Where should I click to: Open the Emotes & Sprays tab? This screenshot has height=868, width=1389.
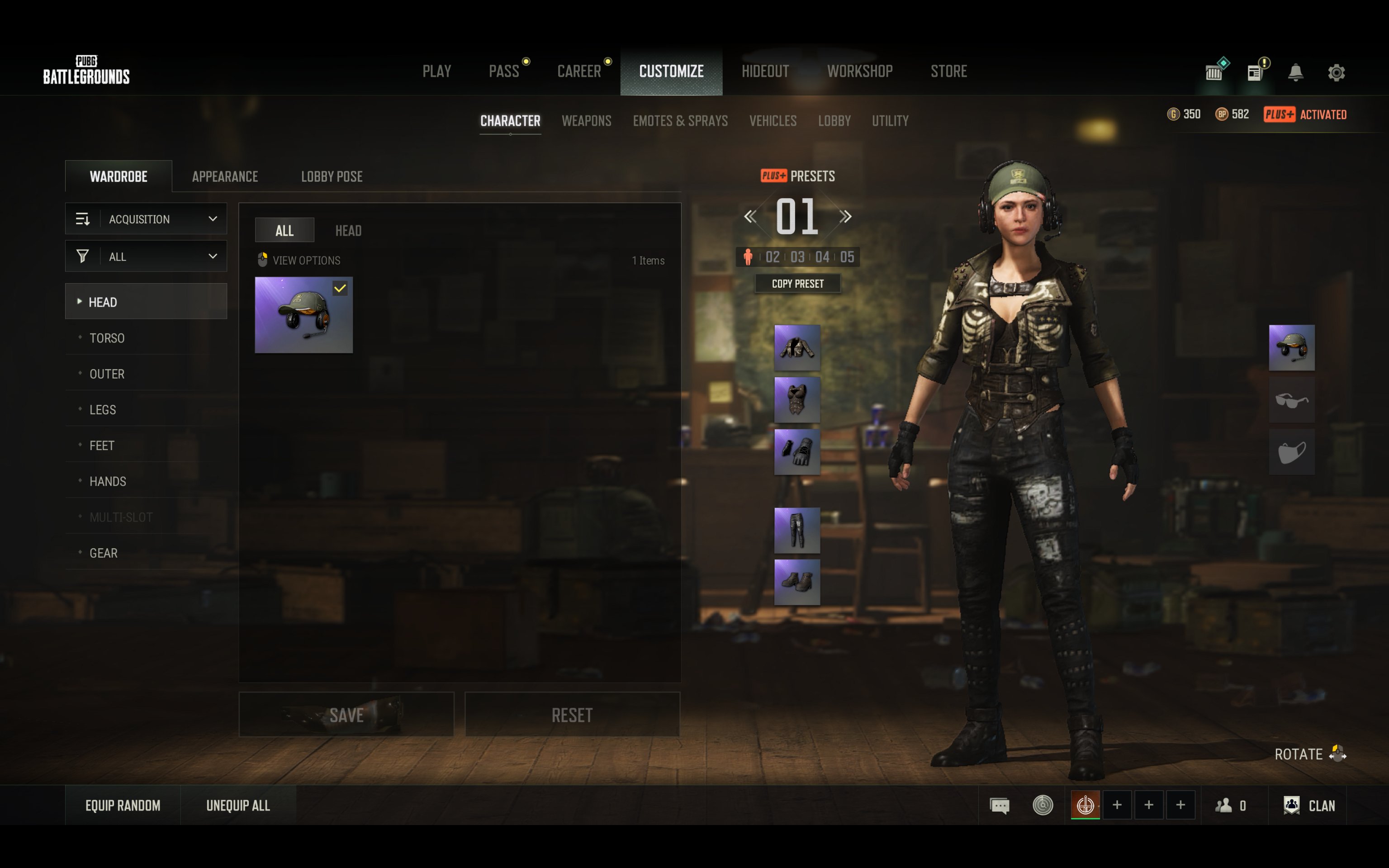coord(680,121)
